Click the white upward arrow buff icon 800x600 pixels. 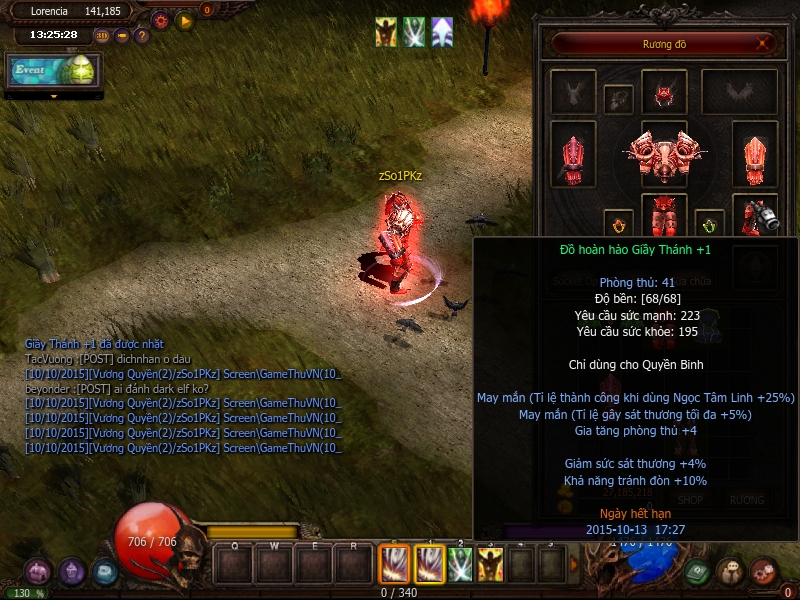point(442,32)
